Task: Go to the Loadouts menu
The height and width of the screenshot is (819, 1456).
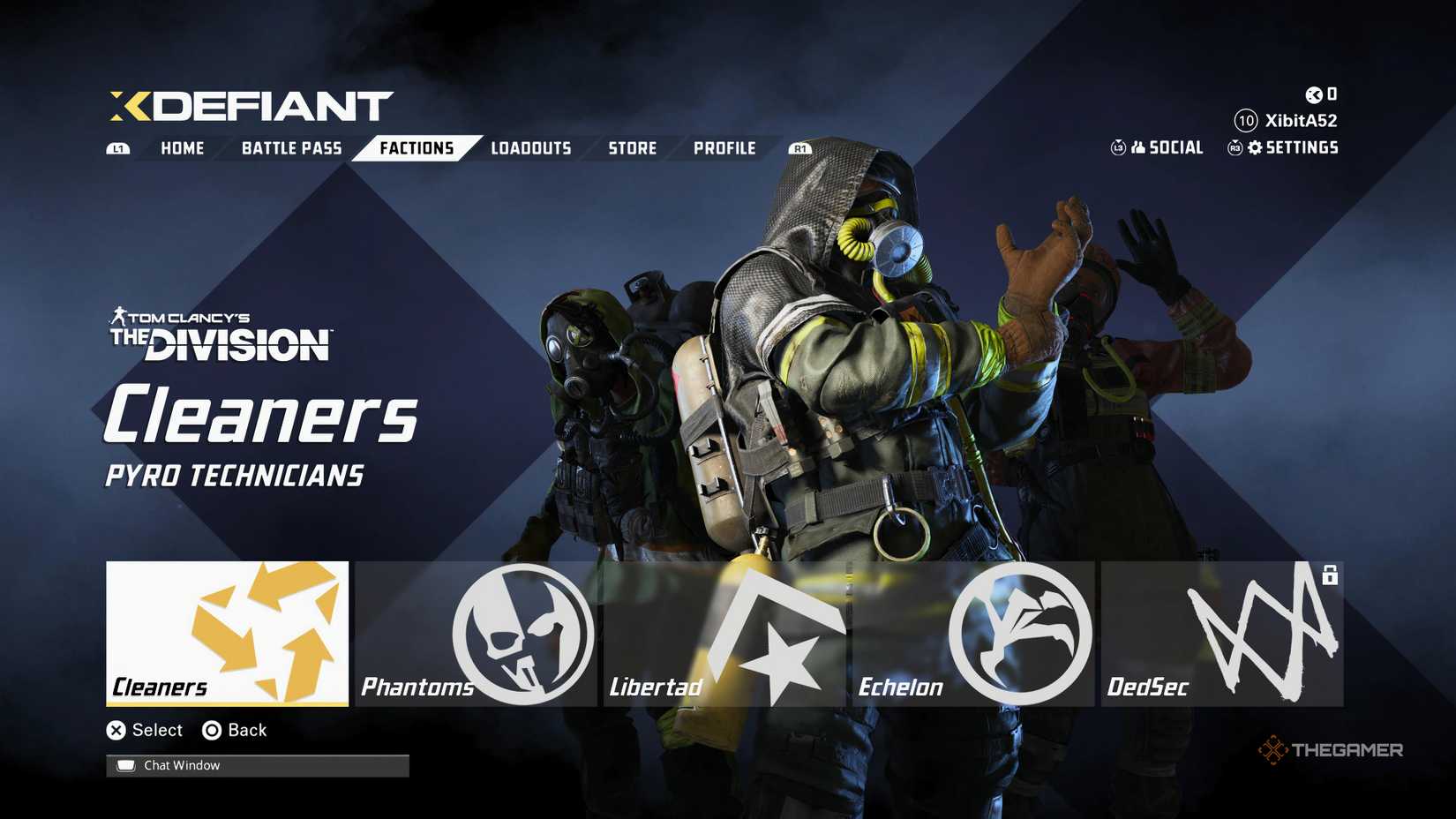Action: pos(531,147)
